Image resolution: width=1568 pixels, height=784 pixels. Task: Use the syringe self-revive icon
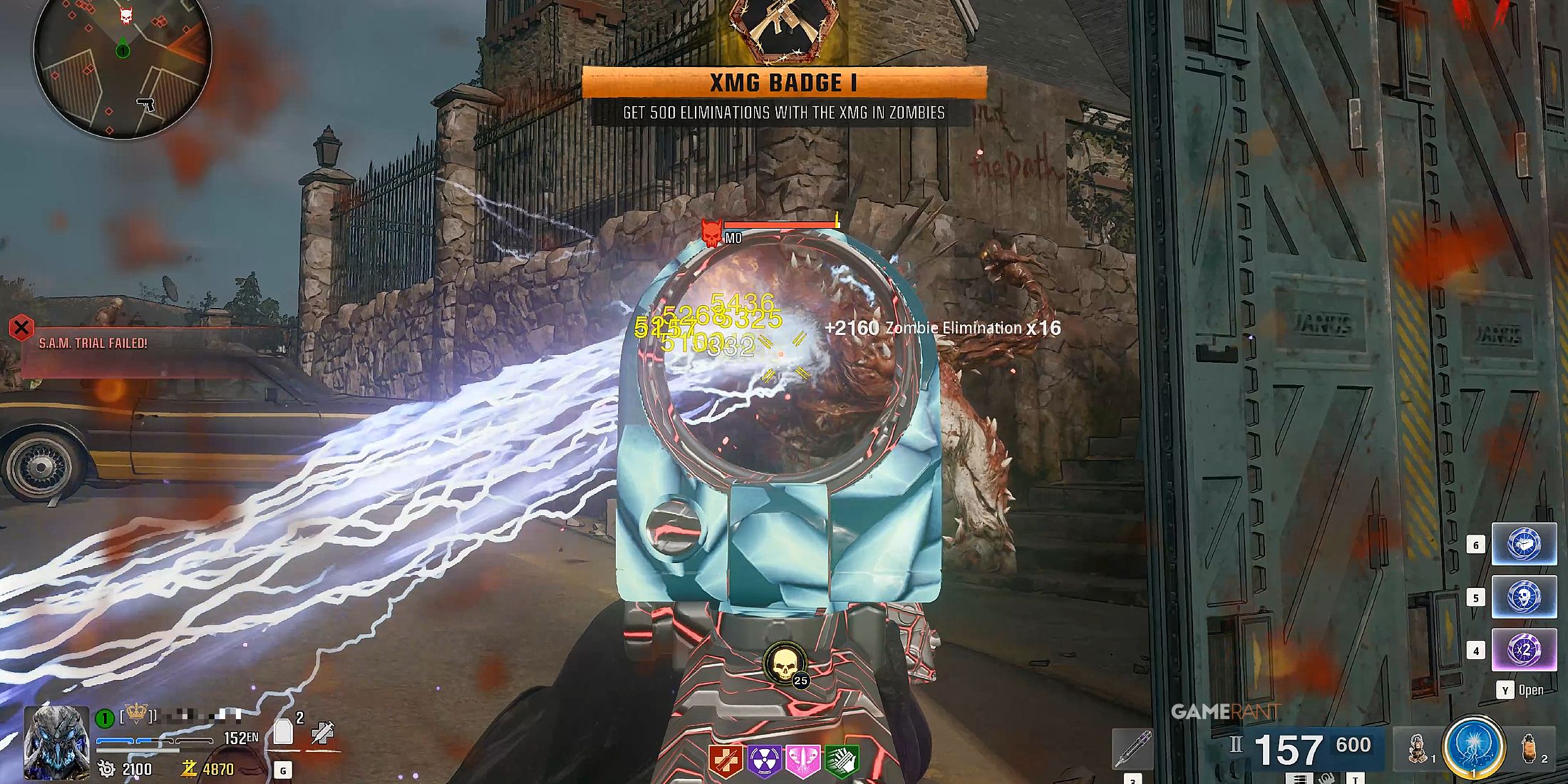(323, 733)
